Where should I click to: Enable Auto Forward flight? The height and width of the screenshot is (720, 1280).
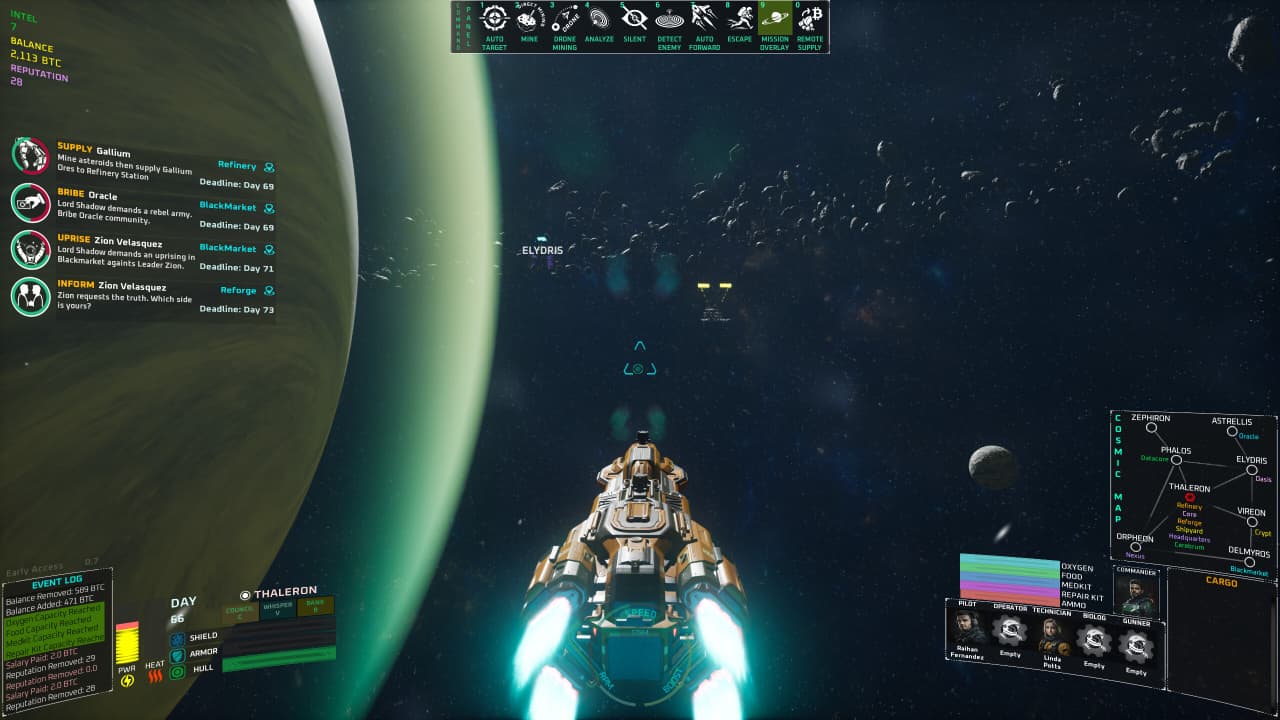[704, 21]
